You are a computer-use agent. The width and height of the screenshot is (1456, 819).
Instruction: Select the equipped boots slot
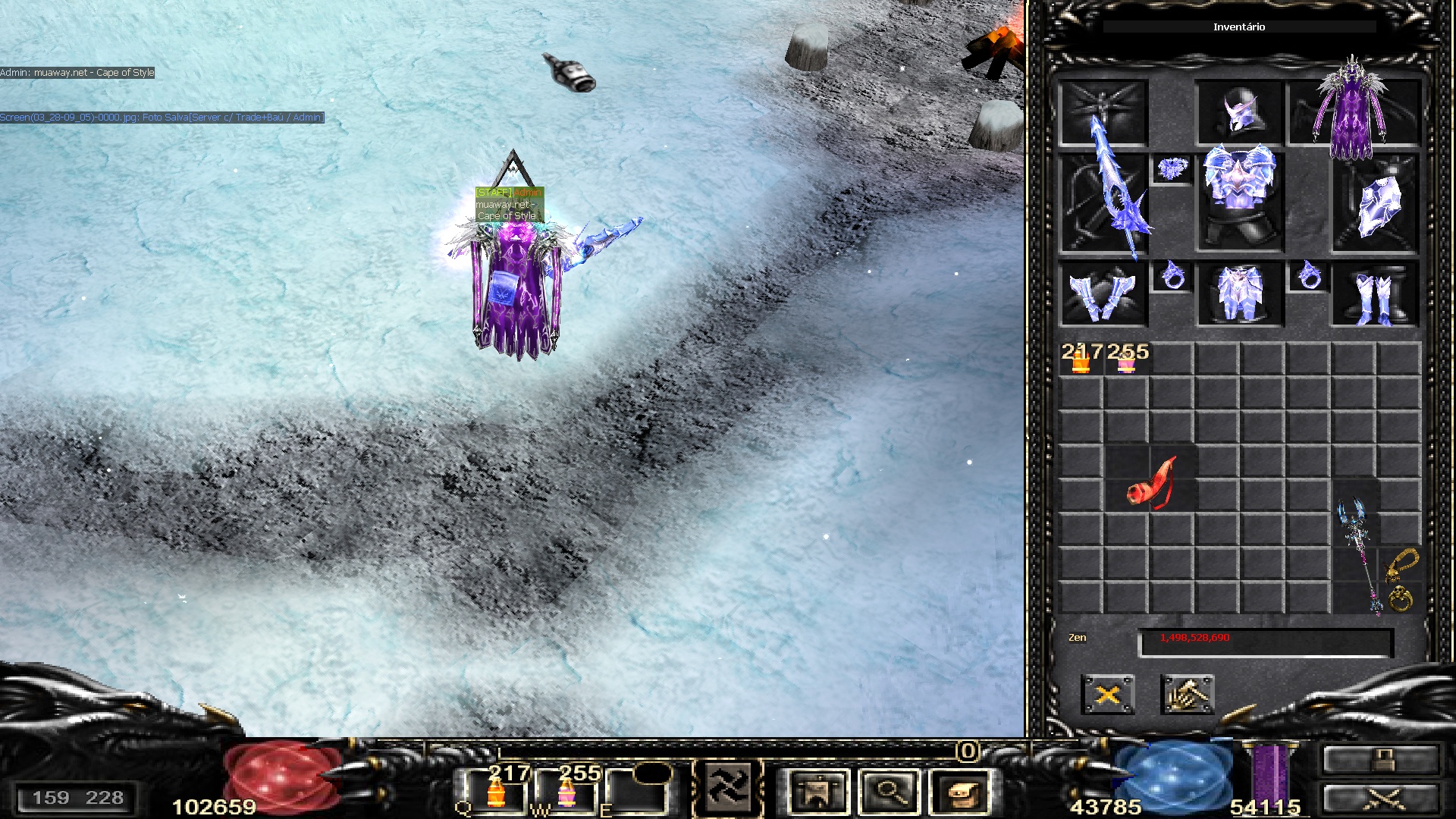click(x=1375, y=296)
